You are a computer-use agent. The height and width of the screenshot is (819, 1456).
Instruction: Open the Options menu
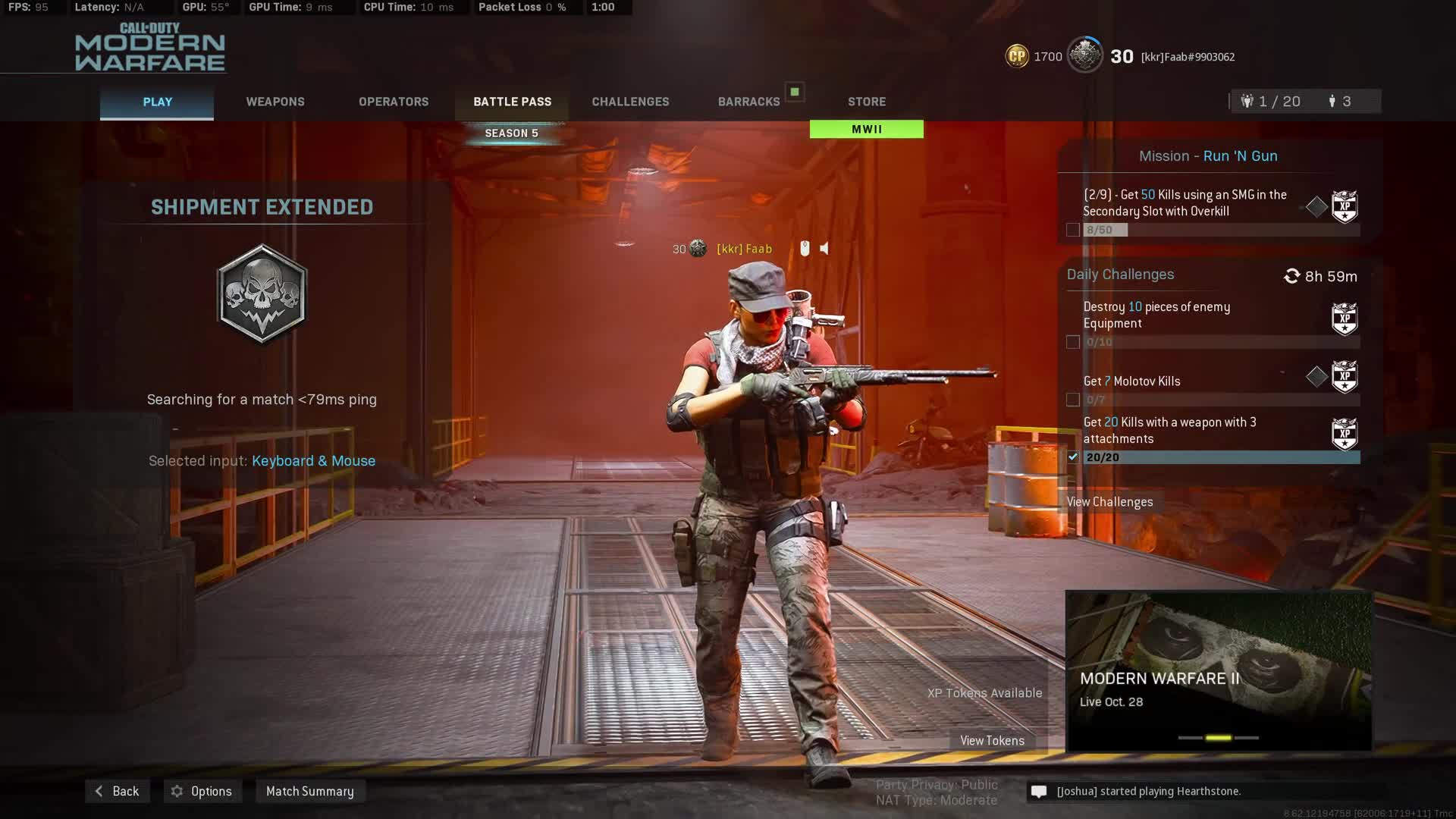point(202,791)
